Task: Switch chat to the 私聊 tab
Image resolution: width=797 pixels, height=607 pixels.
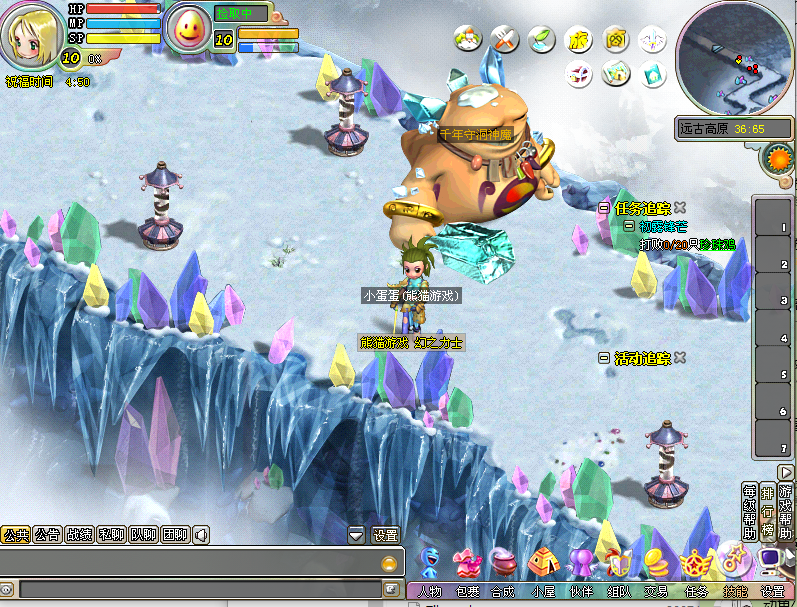Action: click(111, 535)
